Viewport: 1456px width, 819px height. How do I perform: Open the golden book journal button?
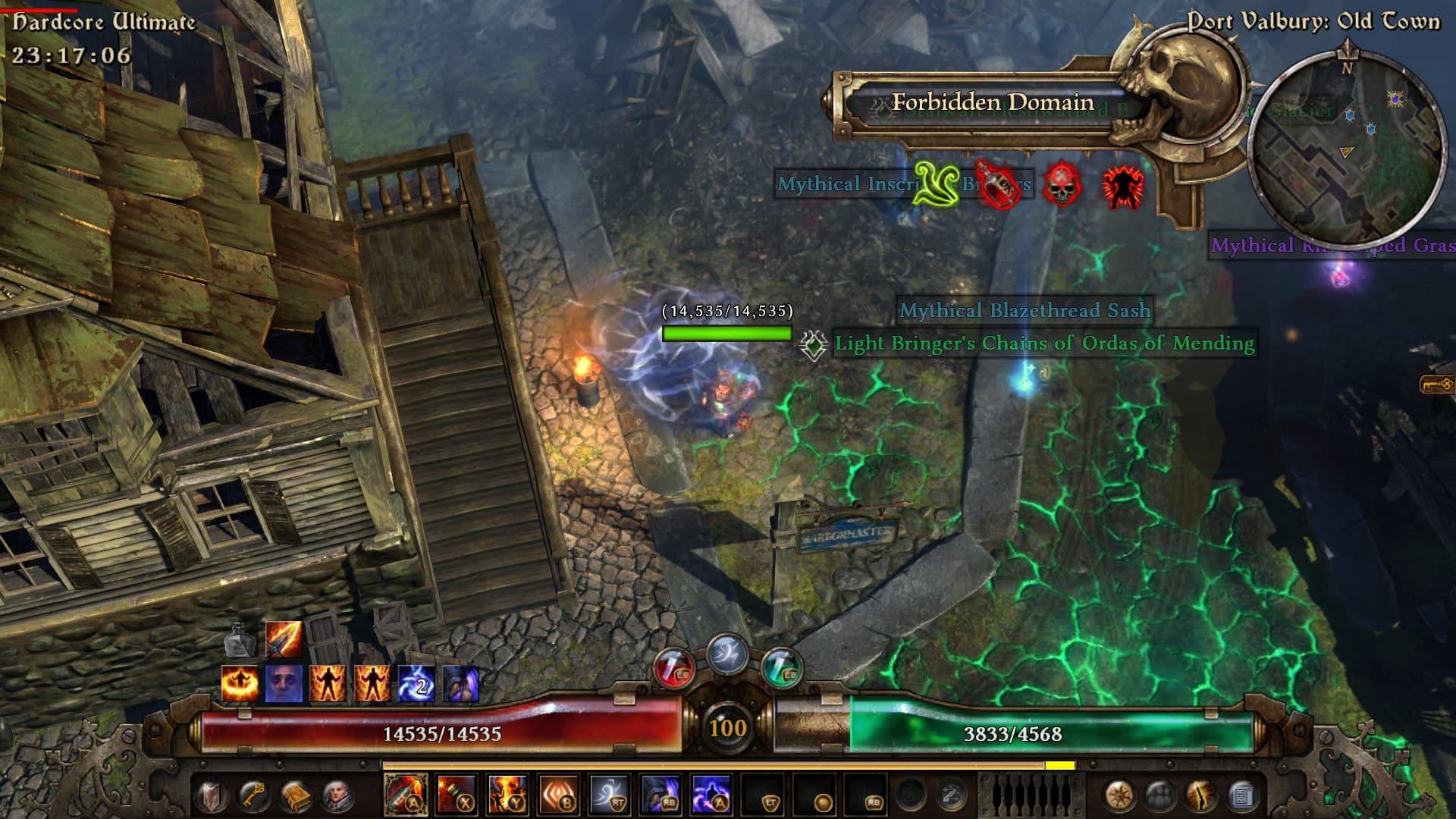point(295,795)
